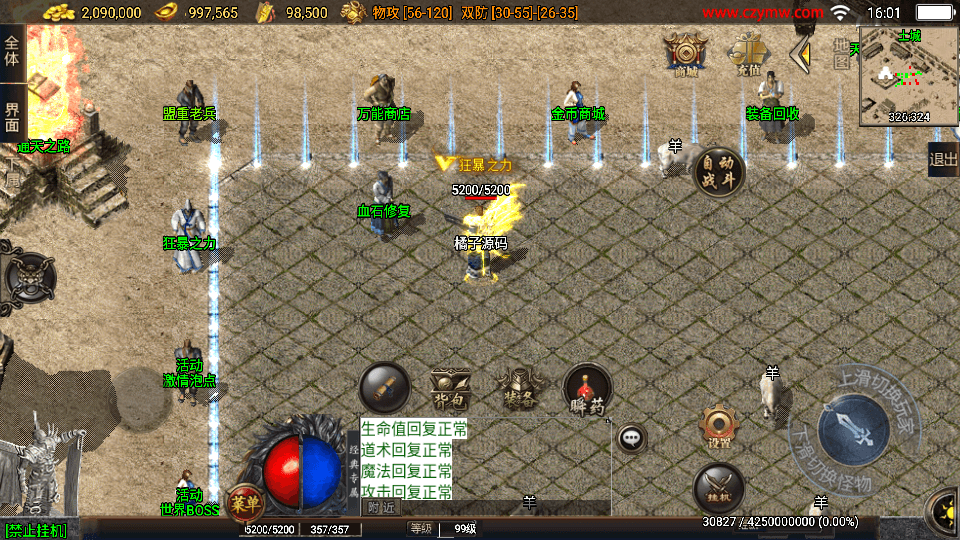Open the 菜单 main menu button
This screenshot has width=960, height=540.
(245, 500)
